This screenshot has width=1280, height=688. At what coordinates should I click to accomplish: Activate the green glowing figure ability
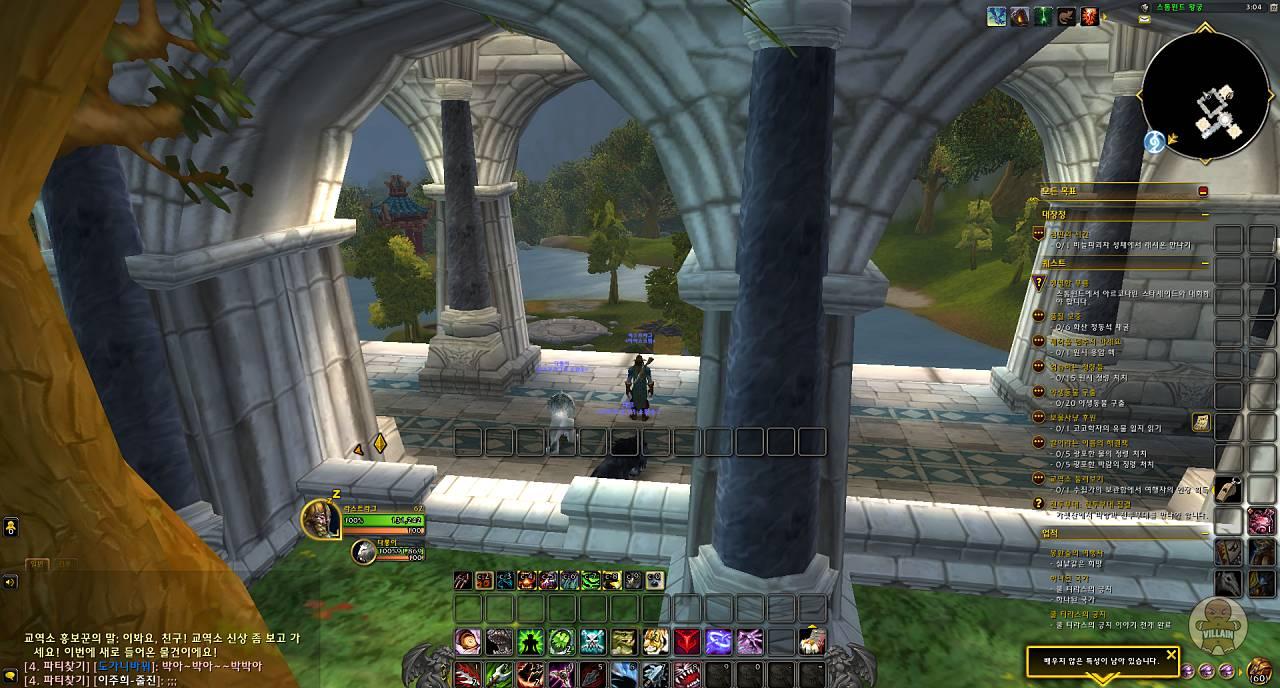point(529,641)
